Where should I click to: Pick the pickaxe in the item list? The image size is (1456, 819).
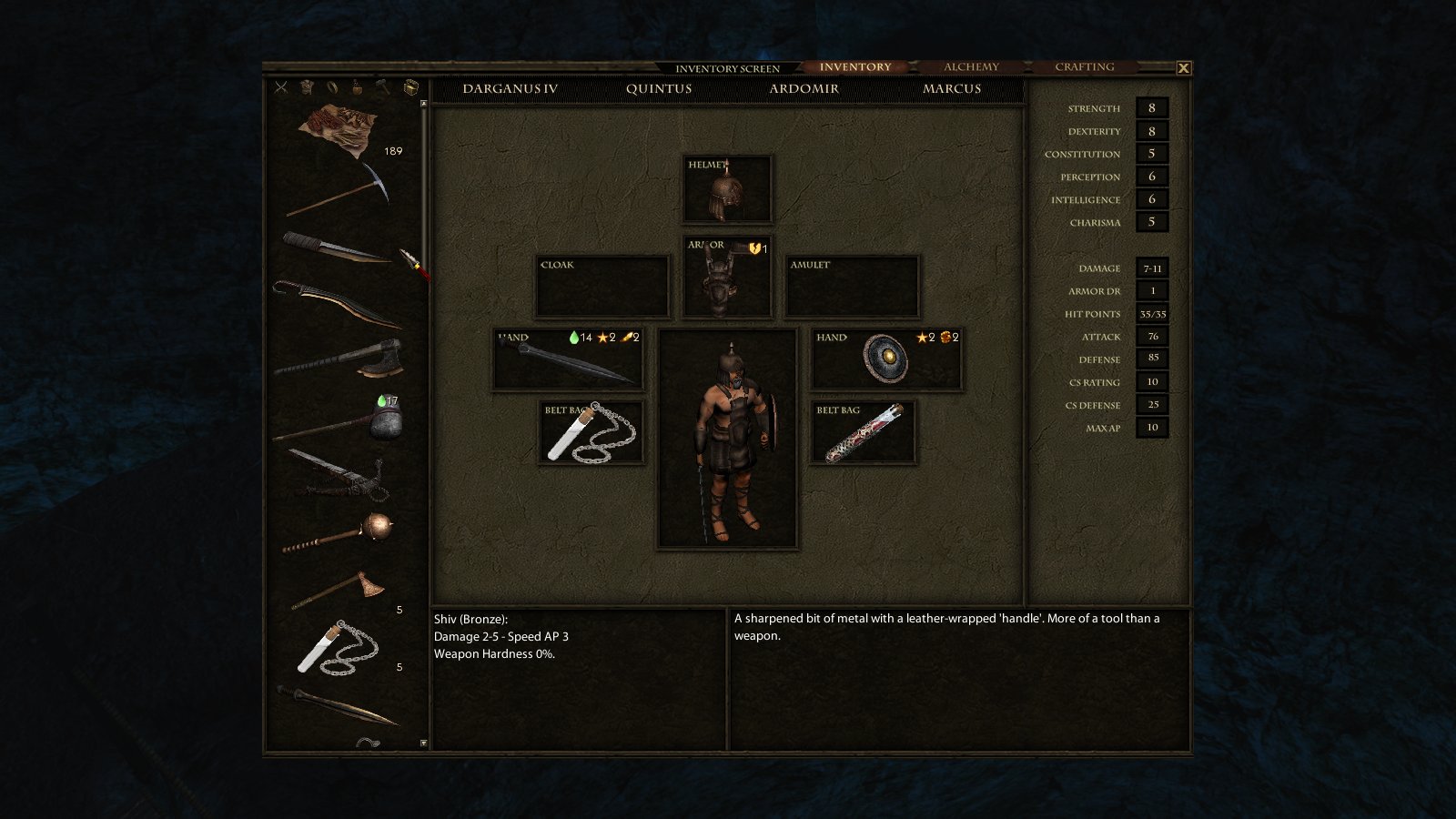point(340,190)
